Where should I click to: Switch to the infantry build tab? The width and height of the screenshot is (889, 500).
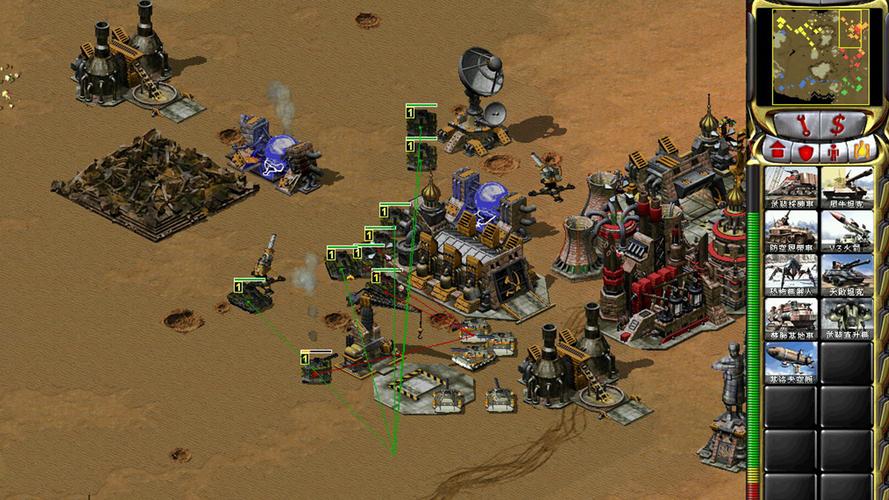(x=832, y=151)
